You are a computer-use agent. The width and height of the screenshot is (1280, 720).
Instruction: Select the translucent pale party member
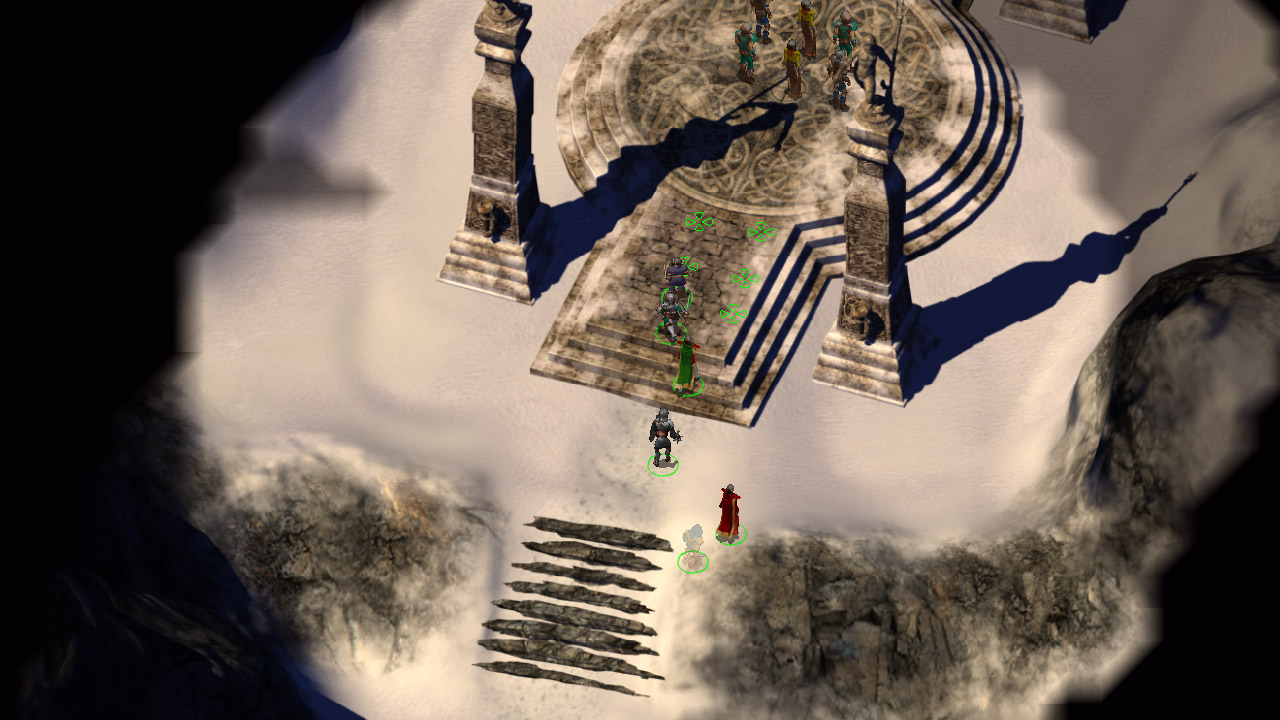tap(693, 545)
